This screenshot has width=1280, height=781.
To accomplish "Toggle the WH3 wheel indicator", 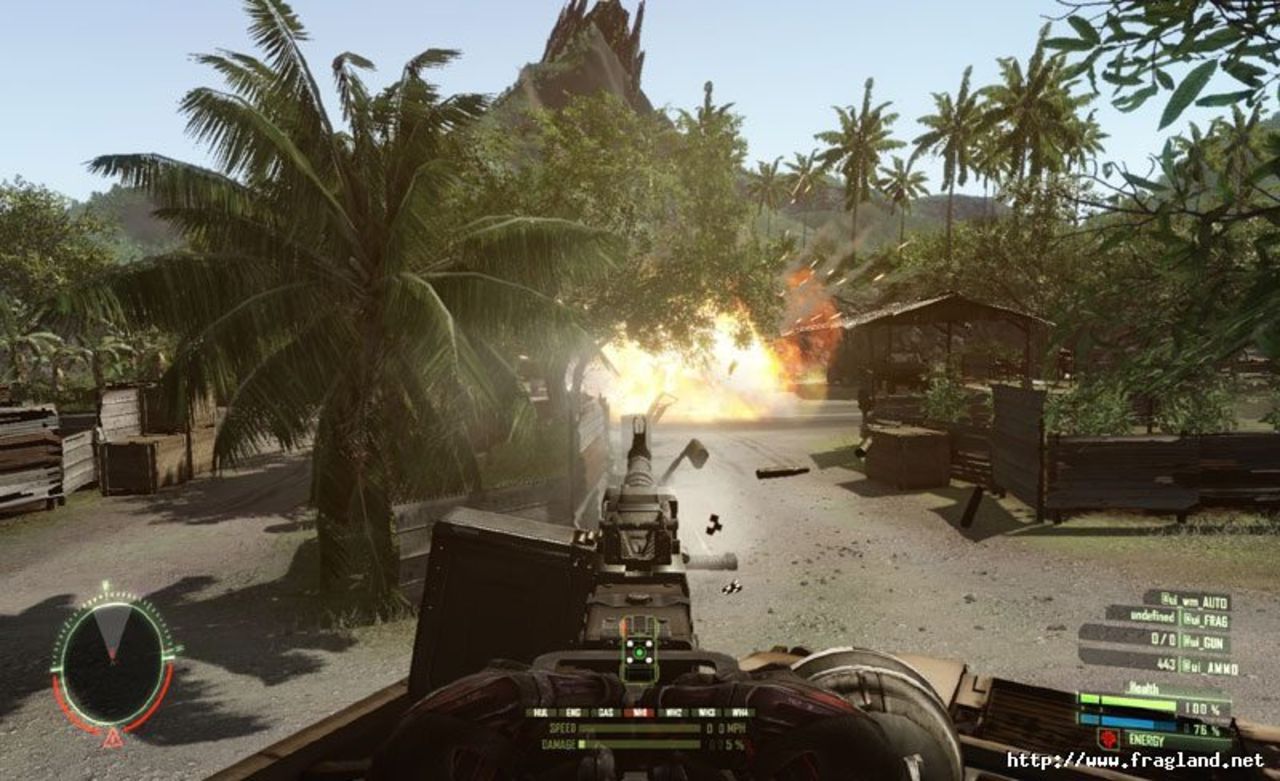I will [x=706, y=712].
